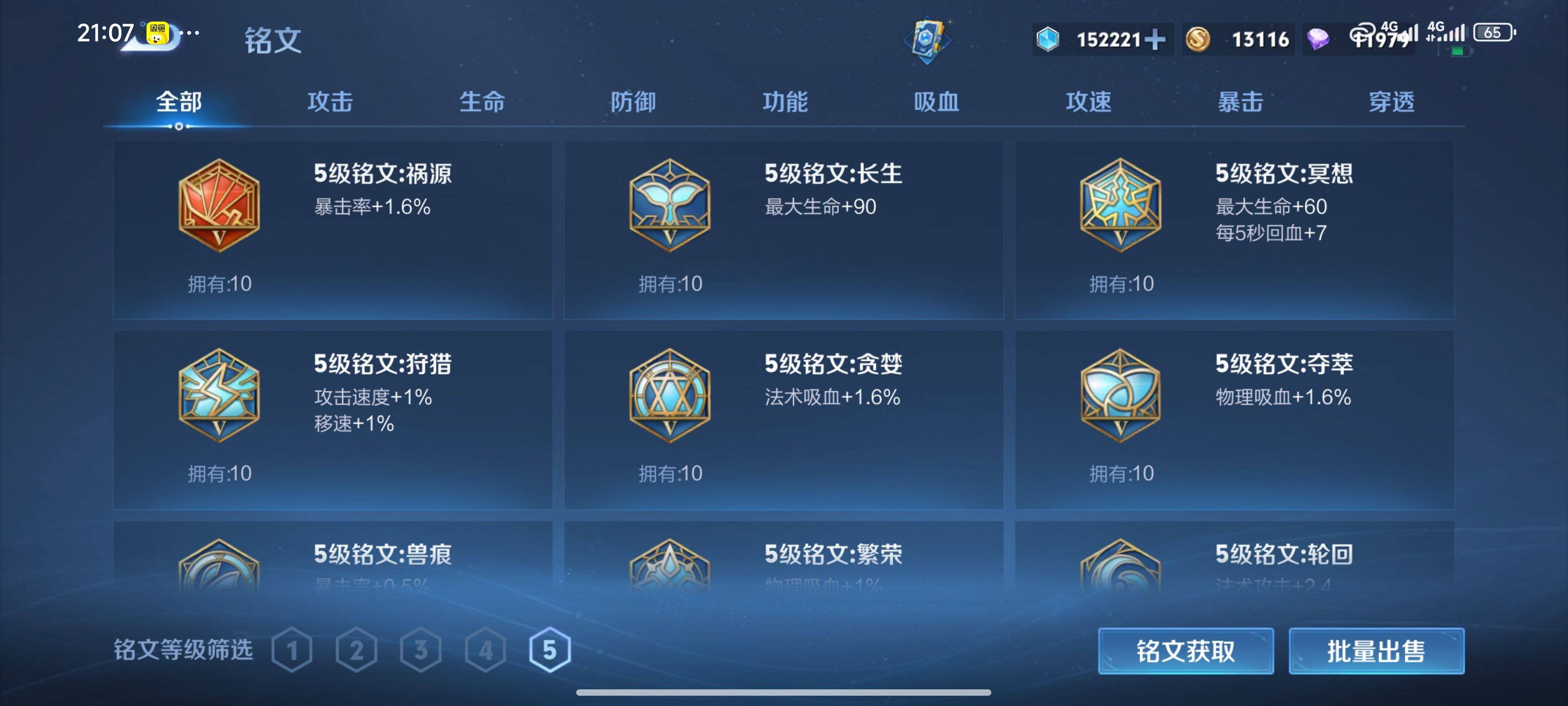This screenshot has width=1568, height=706.
Task: Expand level 2 inscription filter option
Action: tap(358, 649)
